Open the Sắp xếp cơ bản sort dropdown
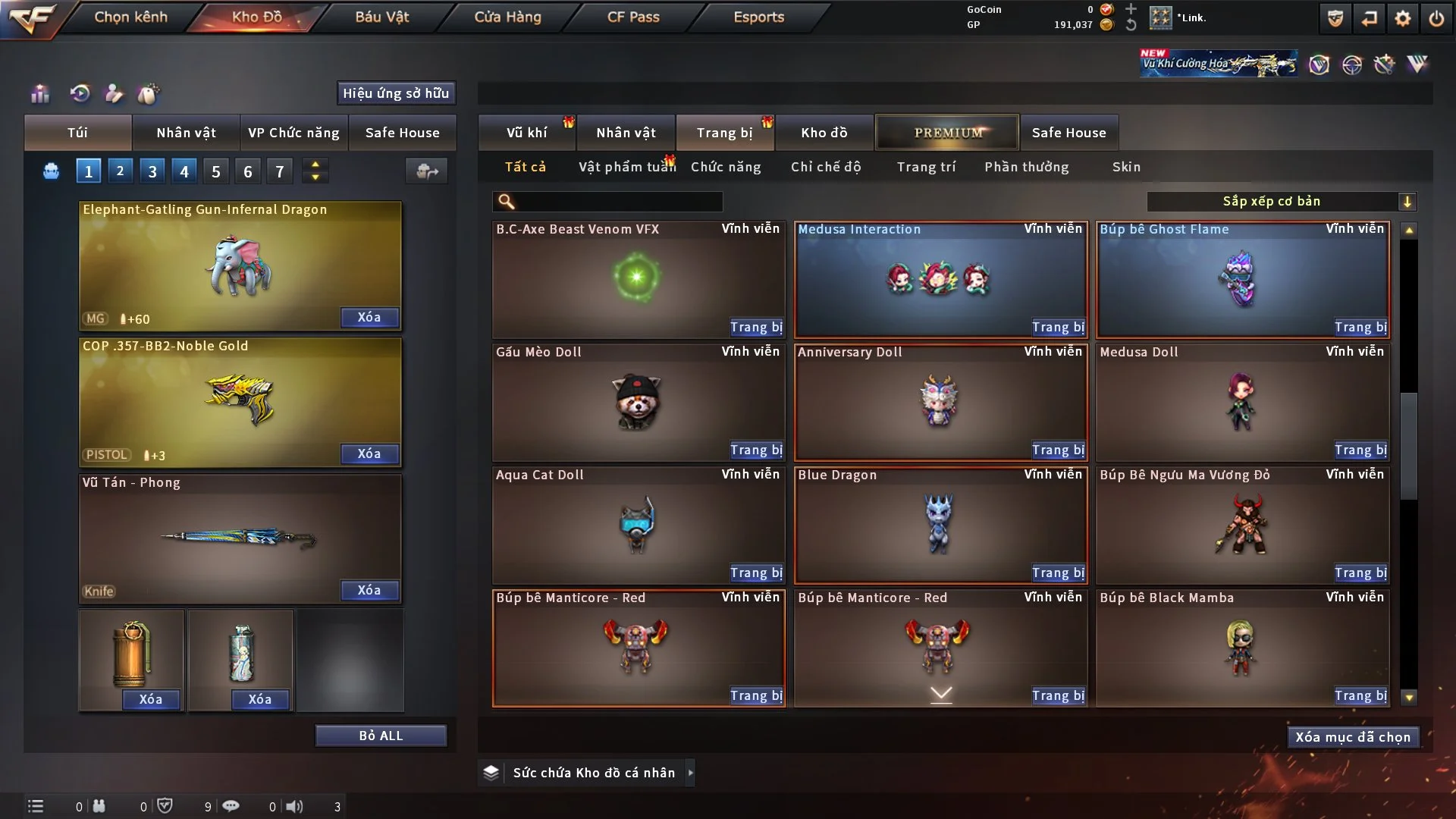The height and width of the screenshot is (819, 1456). tap(1281, 201)
